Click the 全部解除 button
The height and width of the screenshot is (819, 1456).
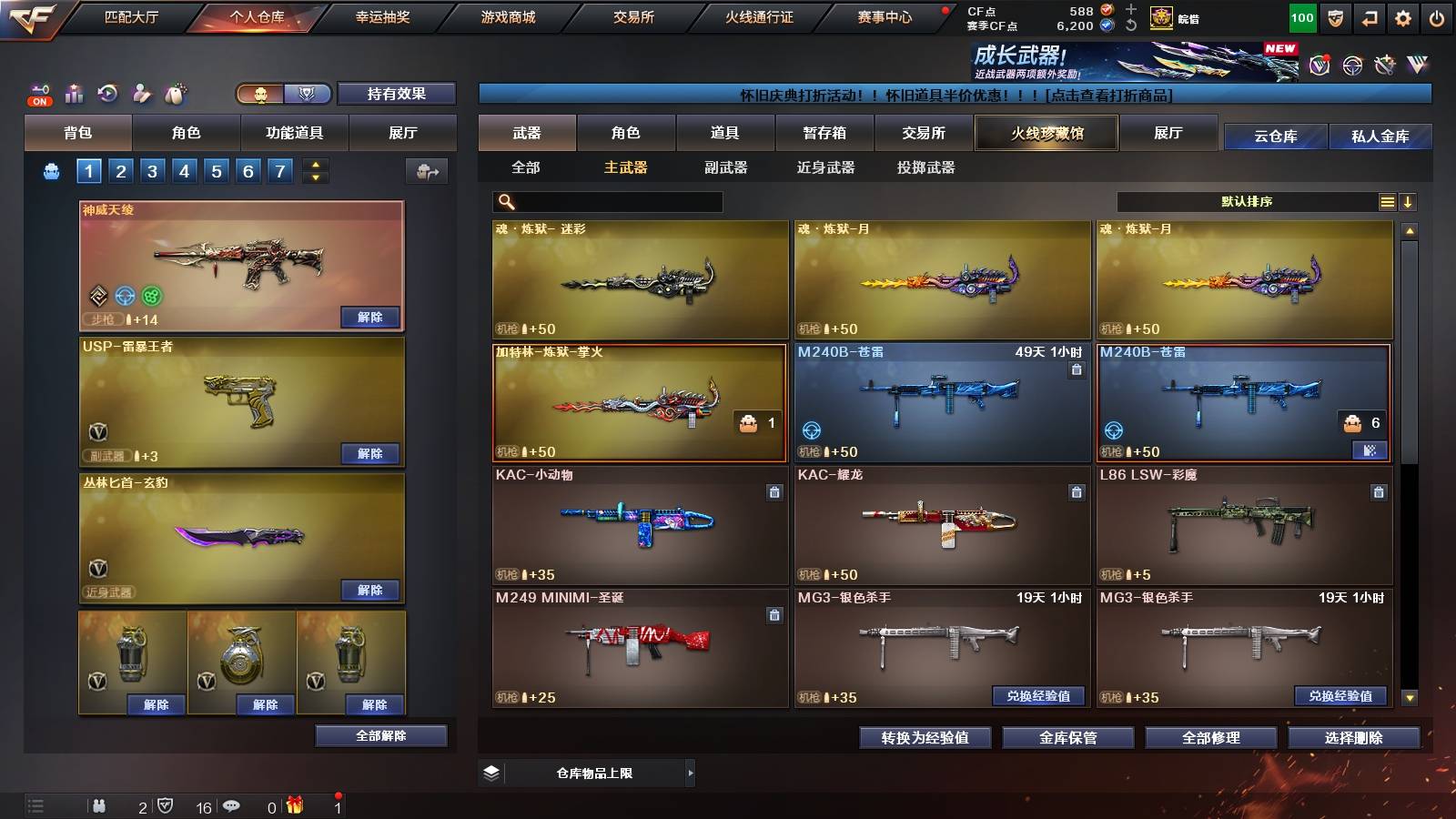coord(381,735)
